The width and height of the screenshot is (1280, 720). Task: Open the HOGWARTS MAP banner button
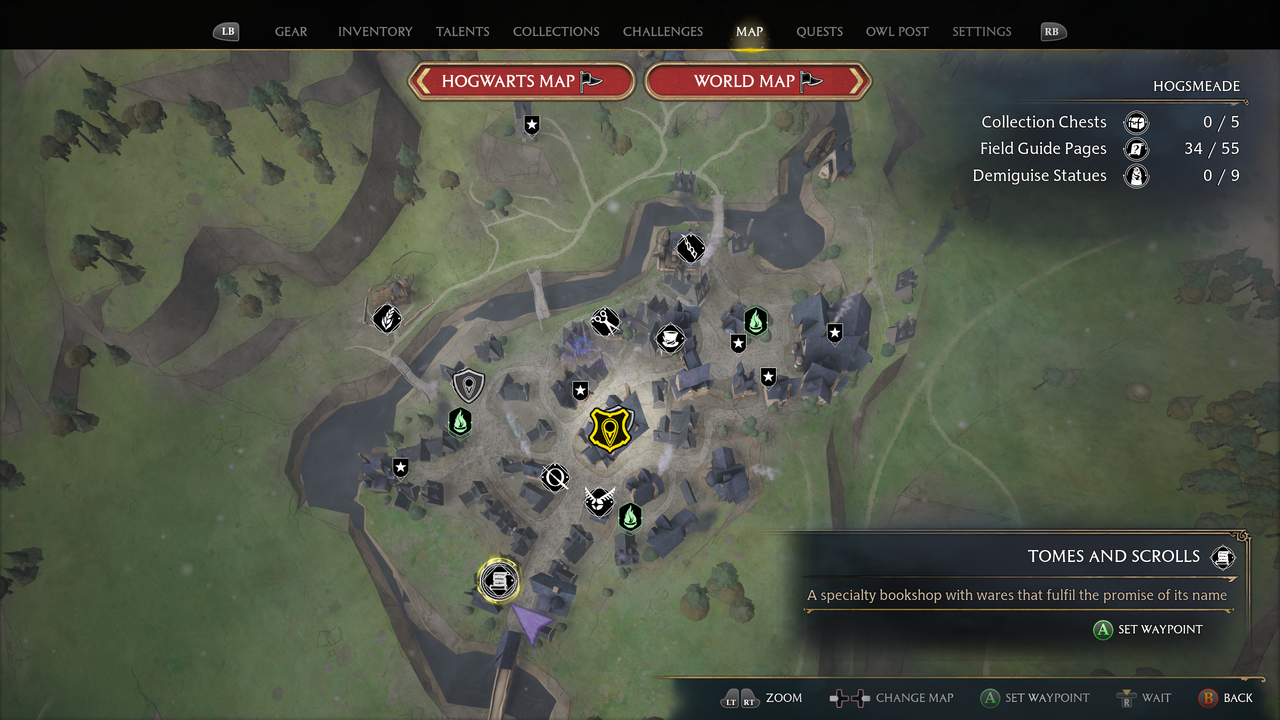click(x=521, y=81)
